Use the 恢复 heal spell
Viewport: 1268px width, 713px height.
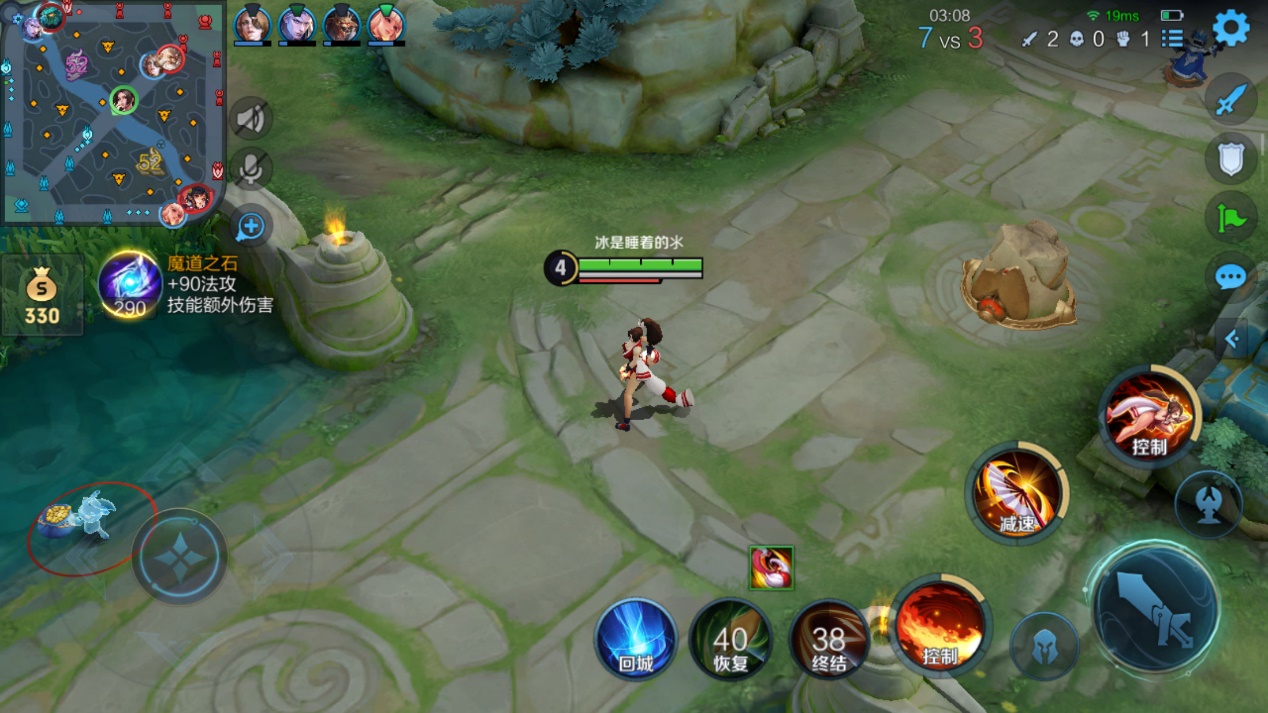(x=731, y=638)
